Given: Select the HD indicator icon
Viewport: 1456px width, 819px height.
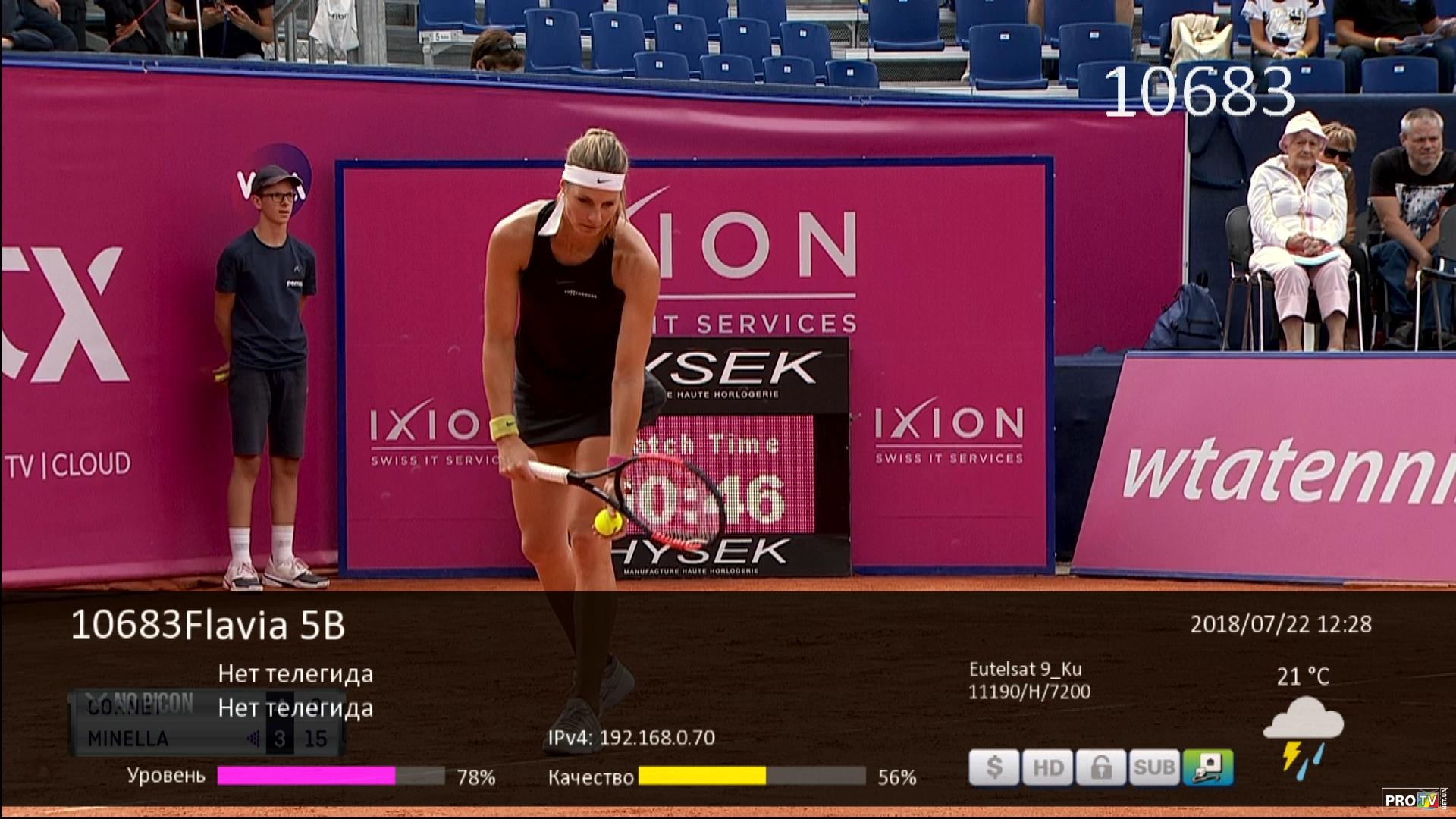Looking at the screenshot, I should (x=1047, y=767).
